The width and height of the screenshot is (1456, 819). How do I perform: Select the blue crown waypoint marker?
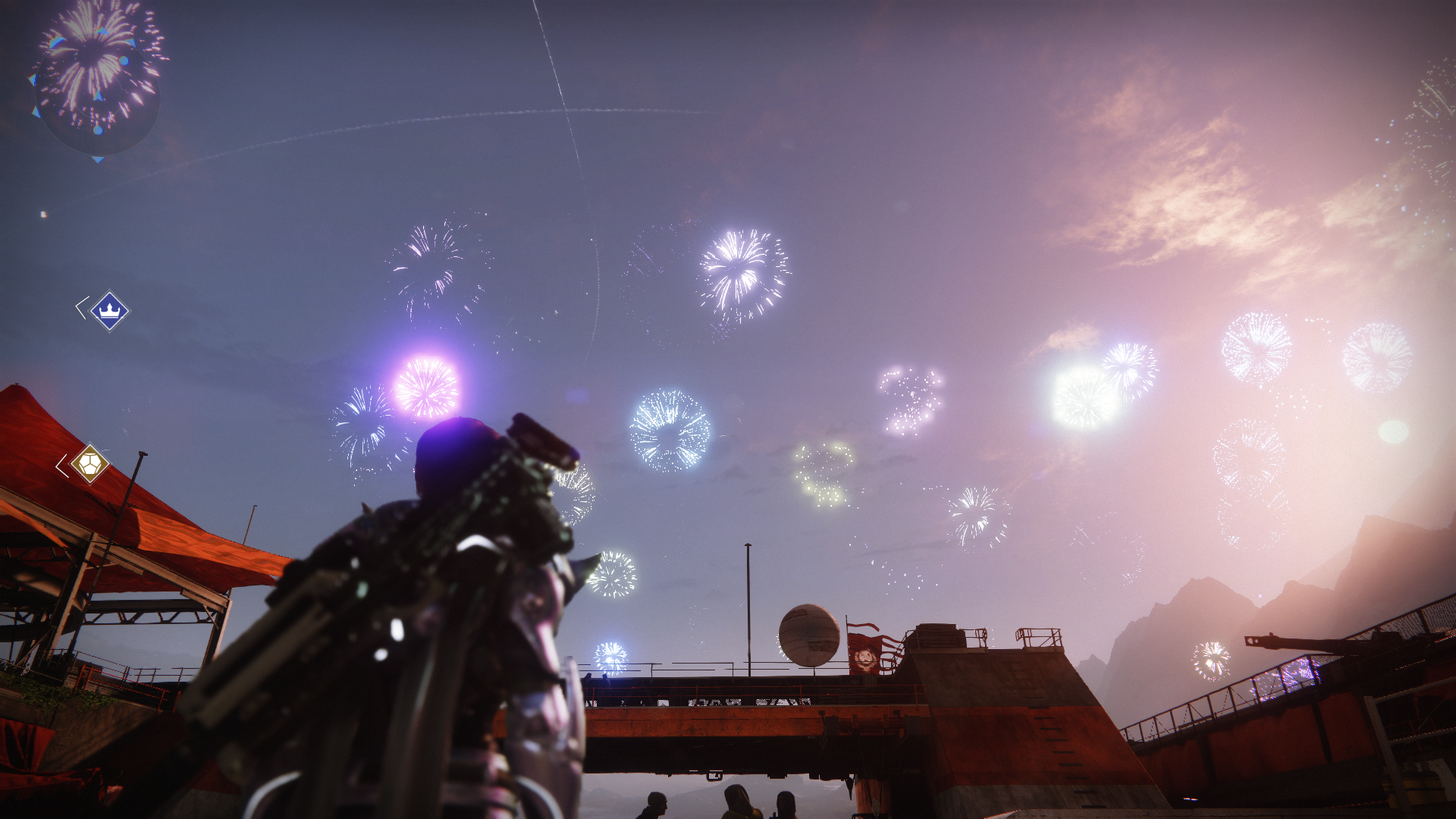click(x=110, y=311)
